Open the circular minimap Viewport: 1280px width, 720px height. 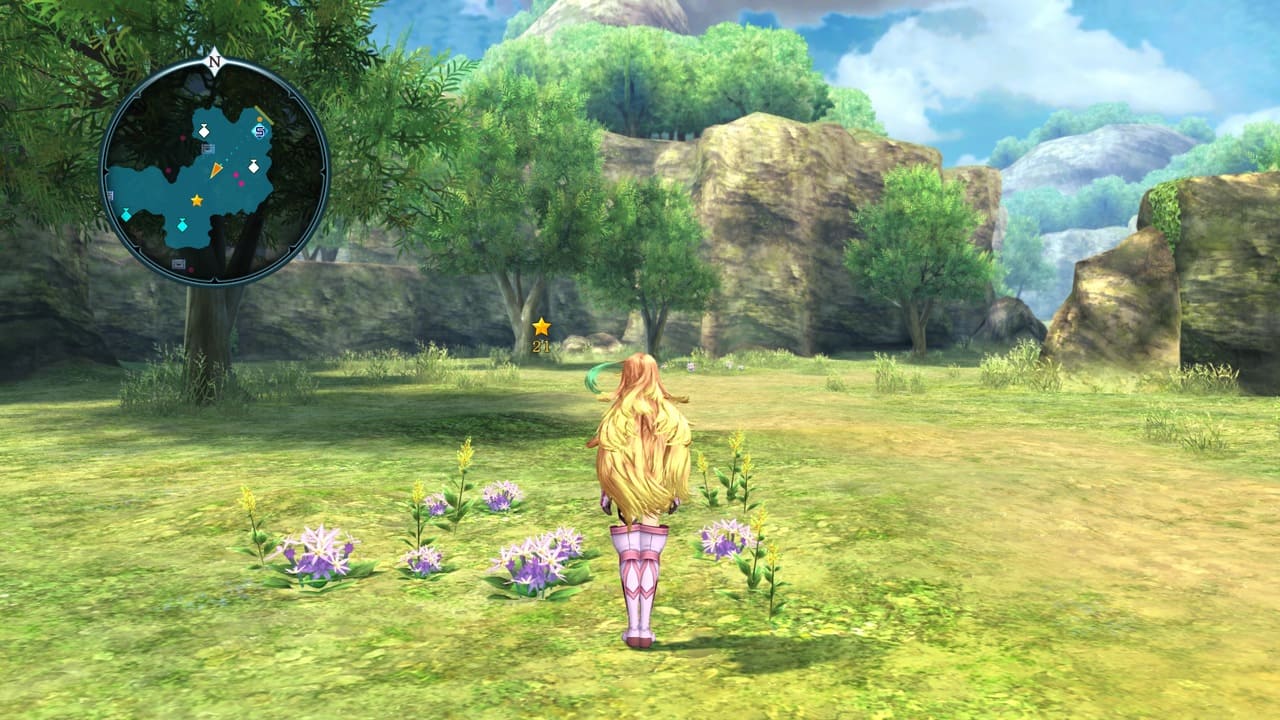click(215, 171)
